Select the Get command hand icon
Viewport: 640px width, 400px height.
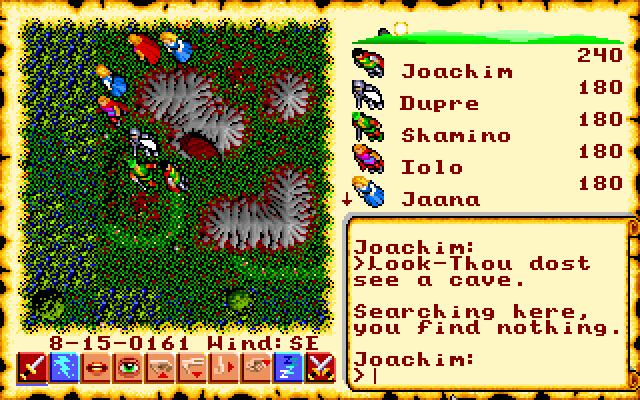point(160,370)
